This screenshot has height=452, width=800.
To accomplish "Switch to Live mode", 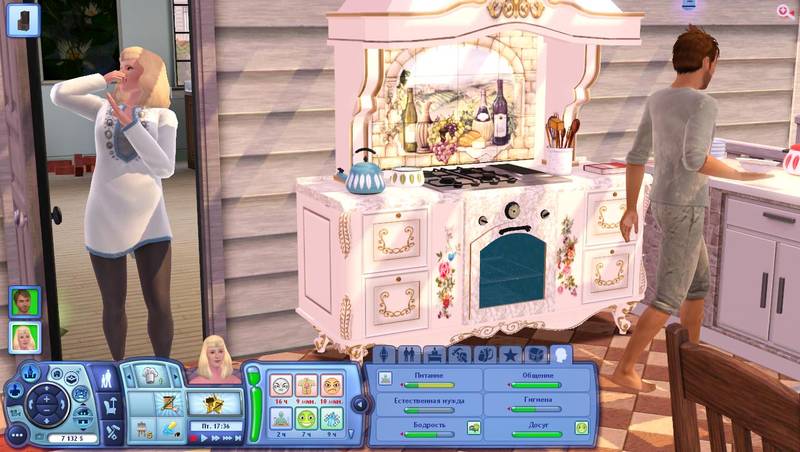I will point(108,379).
